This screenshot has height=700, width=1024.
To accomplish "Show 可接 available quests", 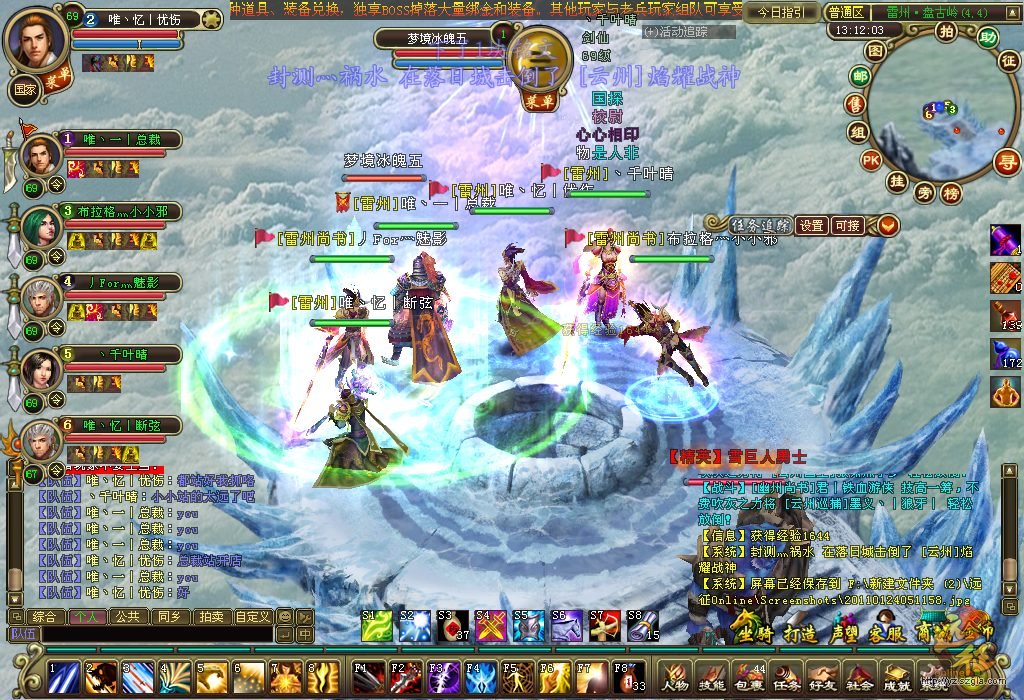I will pyautogui.click(x=847, y=226).
